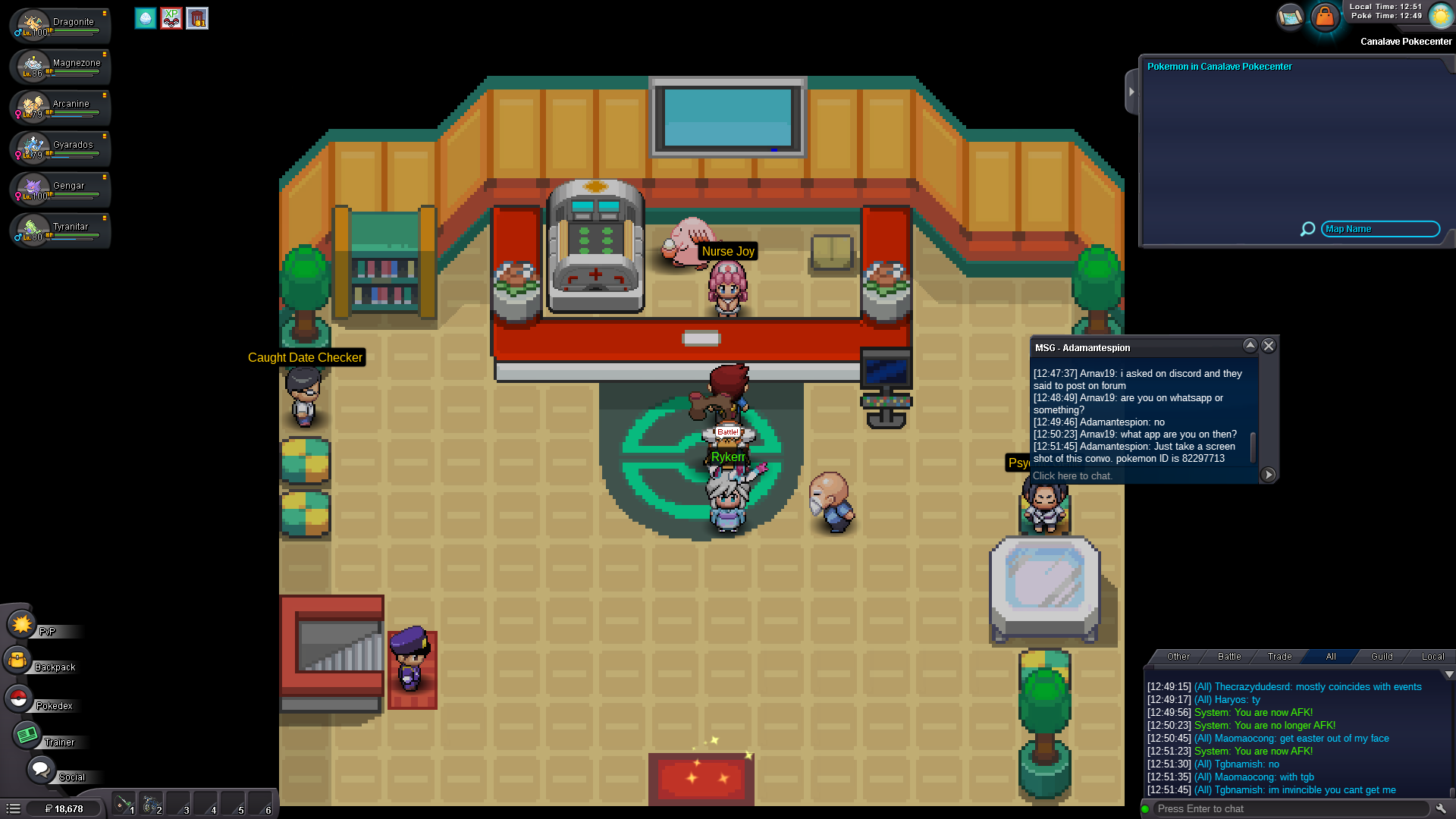Minimize the Adamantespion message window
This screenshot has width=1456, height=819.
(x=1250, y=346)
